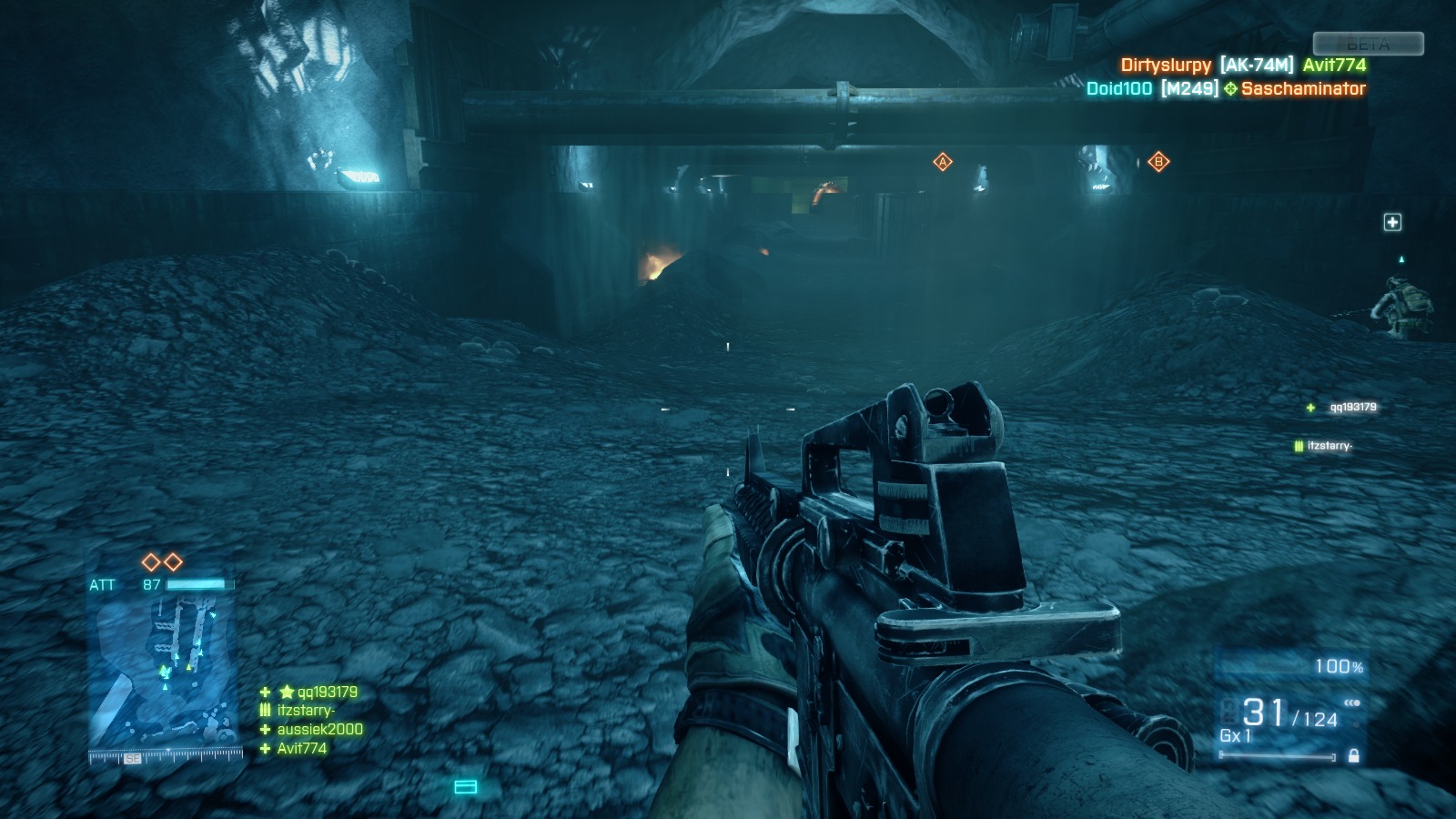The width and height of the screenshot is (1456, 819).
Task: Pick aussiek2000 from the squad list
Action: click(x=319, y=729)
